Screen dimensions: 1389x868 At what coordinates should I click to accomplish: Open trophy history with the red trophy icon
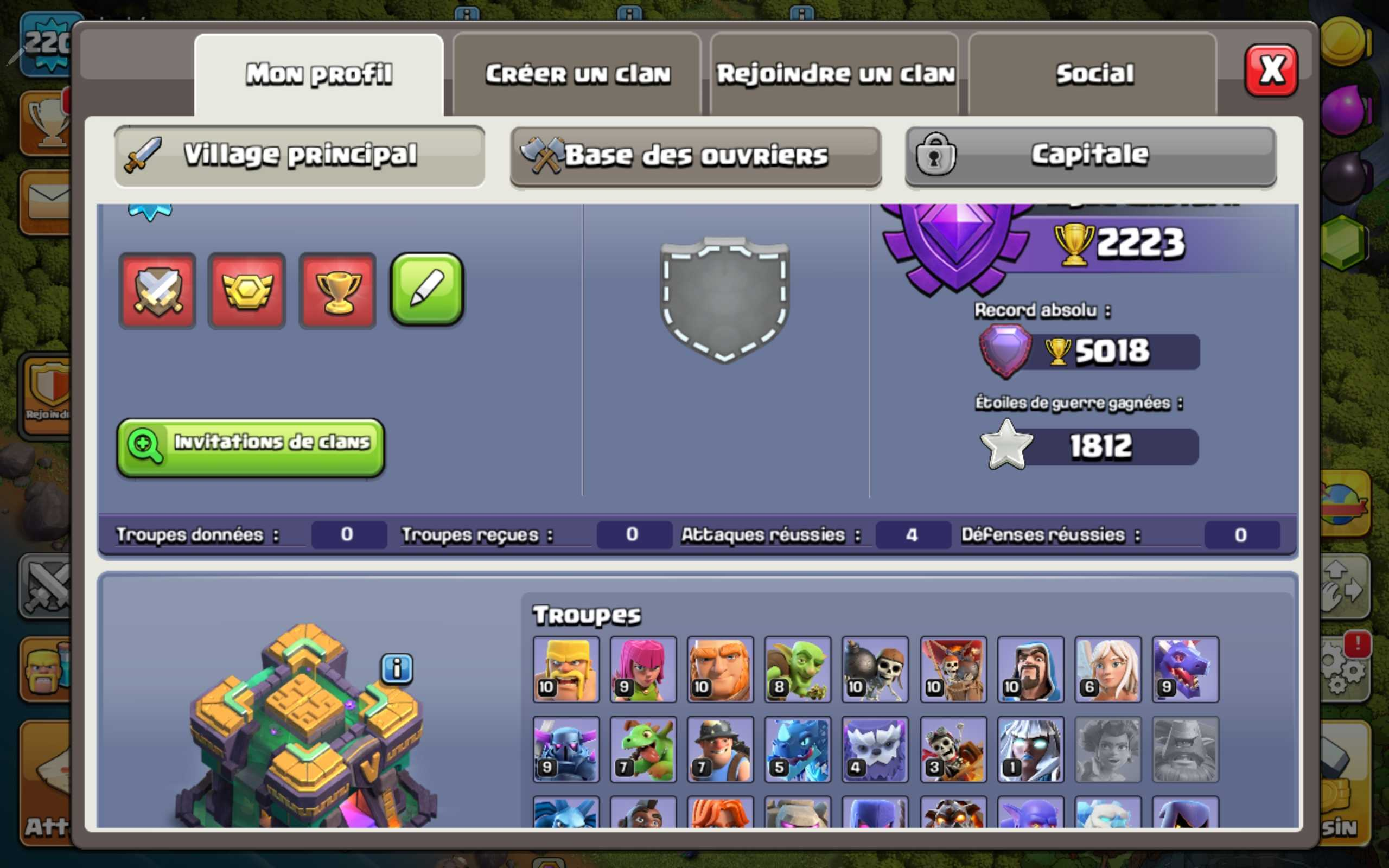tap(337, 290)
